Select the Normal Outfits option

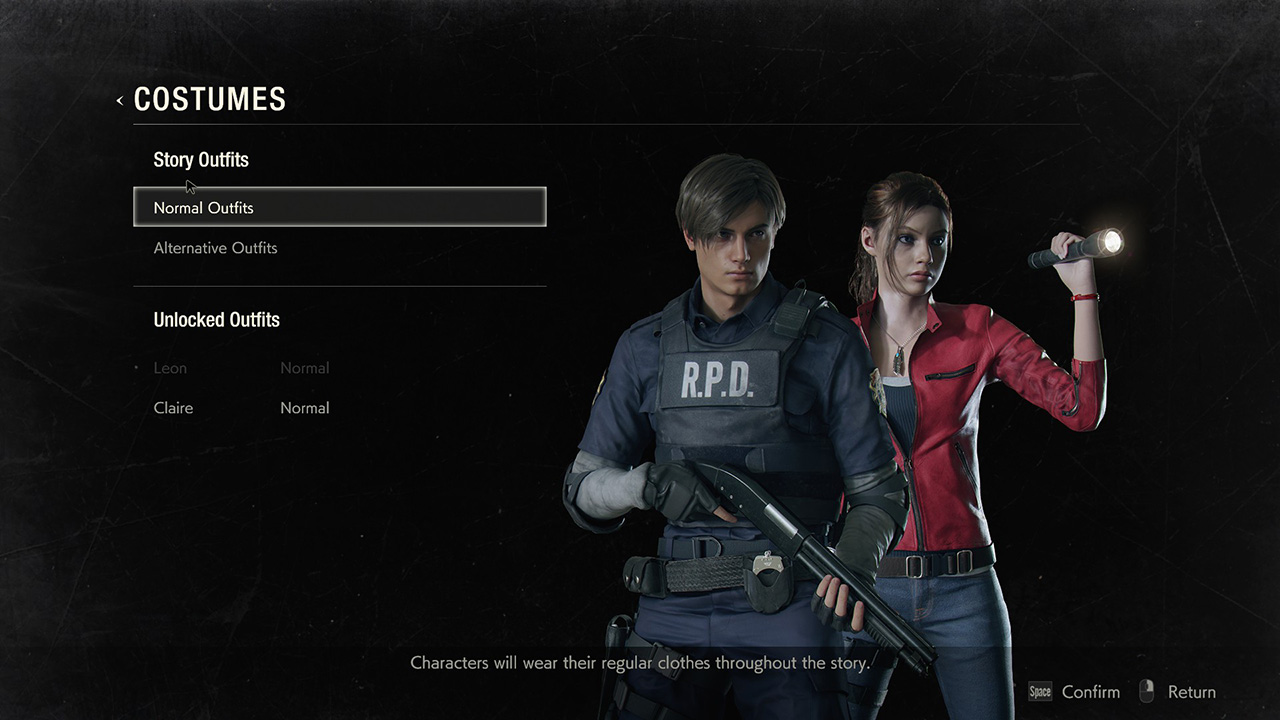(339, 207)
